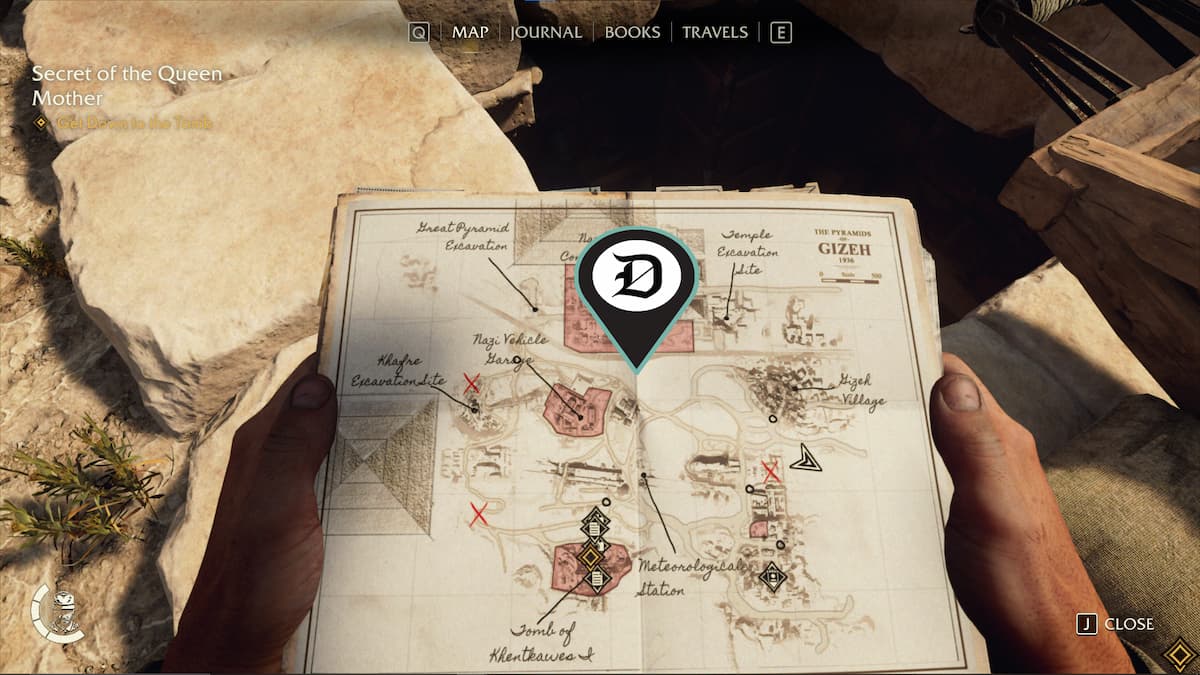Image resolution: width=1200 pixels, height=675 pixels.
Task: Select the Map tab
Action: [470, 32]
